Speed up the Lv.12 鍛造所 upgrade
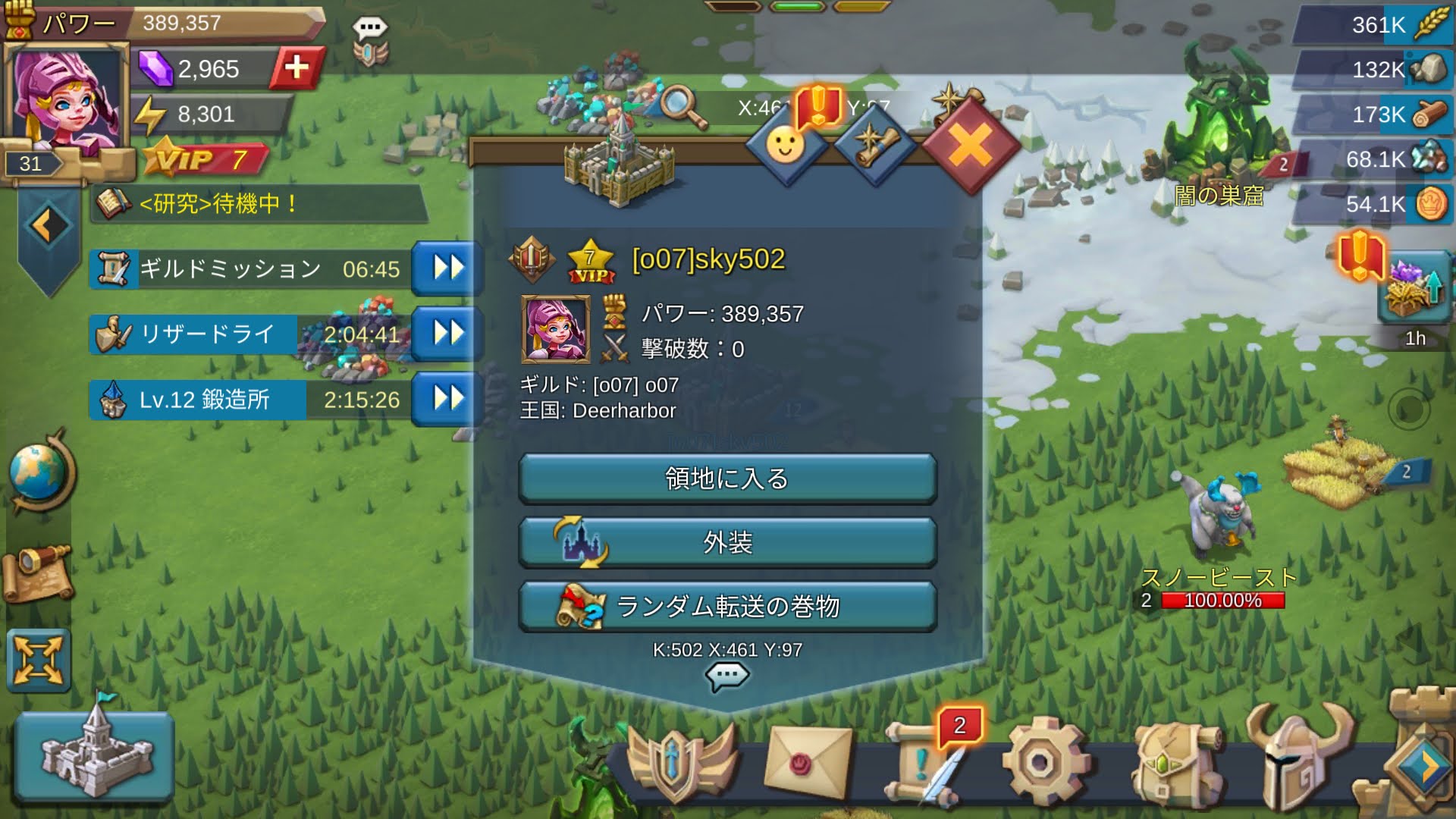This screenshot has height=819, width=1456. pos(447,399)
